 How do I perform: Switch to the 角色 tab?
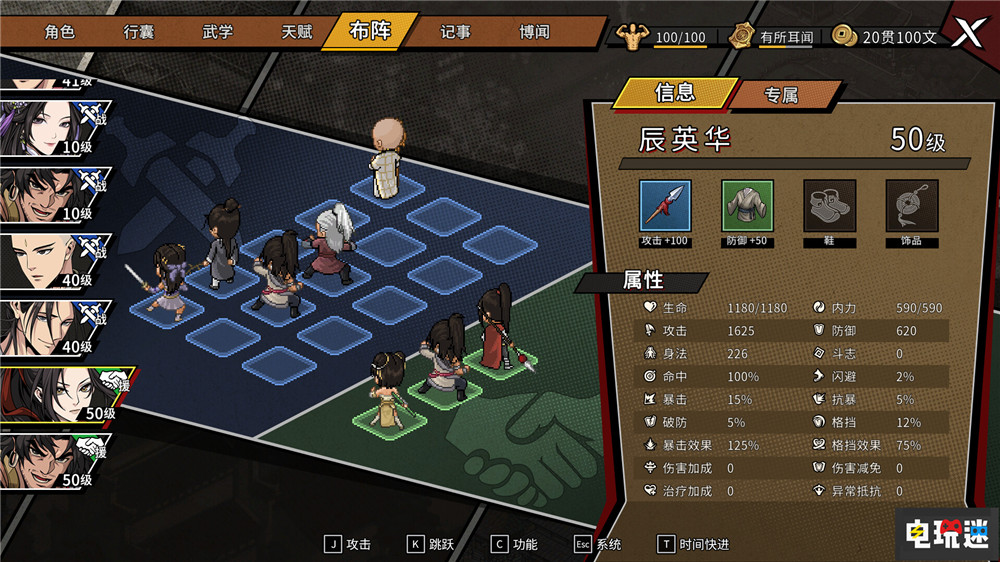(60, 32)
